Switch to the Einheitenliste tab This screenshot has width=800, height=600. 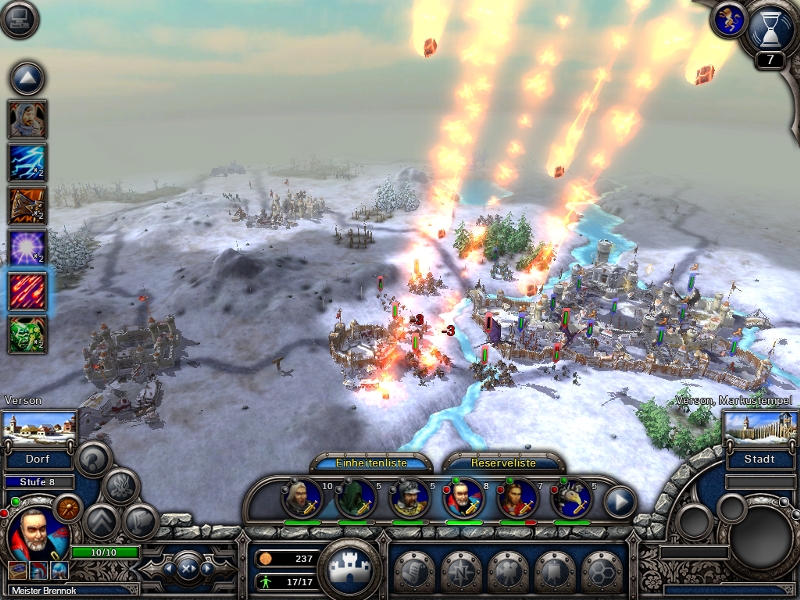click(x=371, y=463)
